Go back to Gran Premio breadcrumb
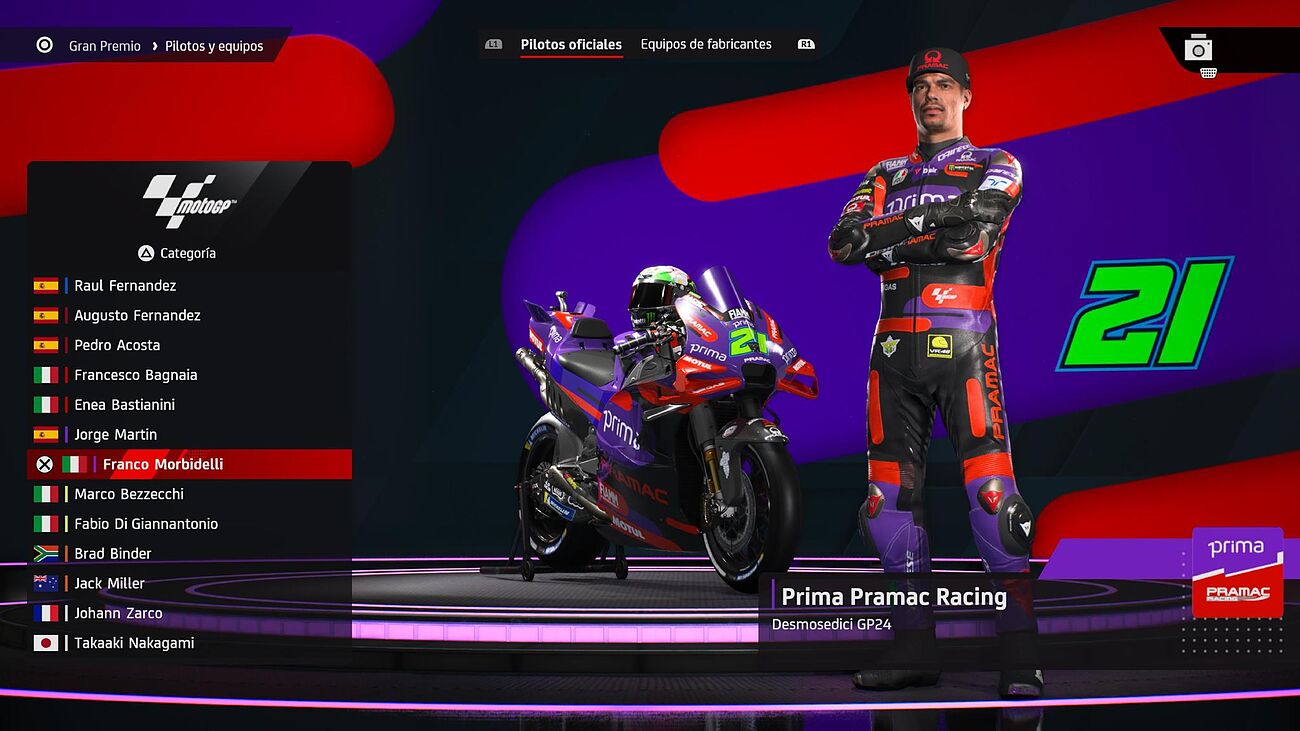 tap(104, 46)
